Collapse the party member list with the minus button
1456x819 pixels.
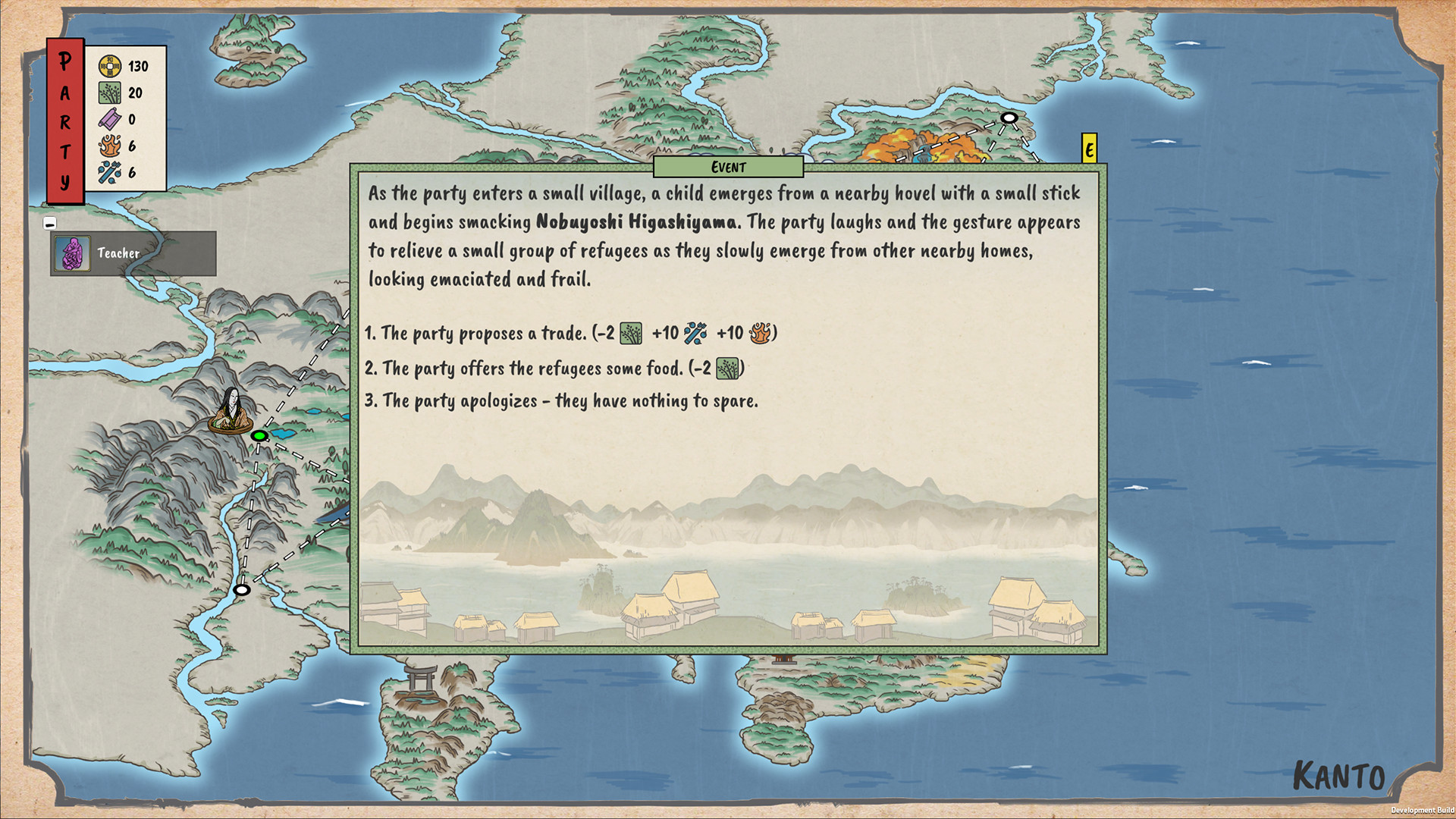50,222
